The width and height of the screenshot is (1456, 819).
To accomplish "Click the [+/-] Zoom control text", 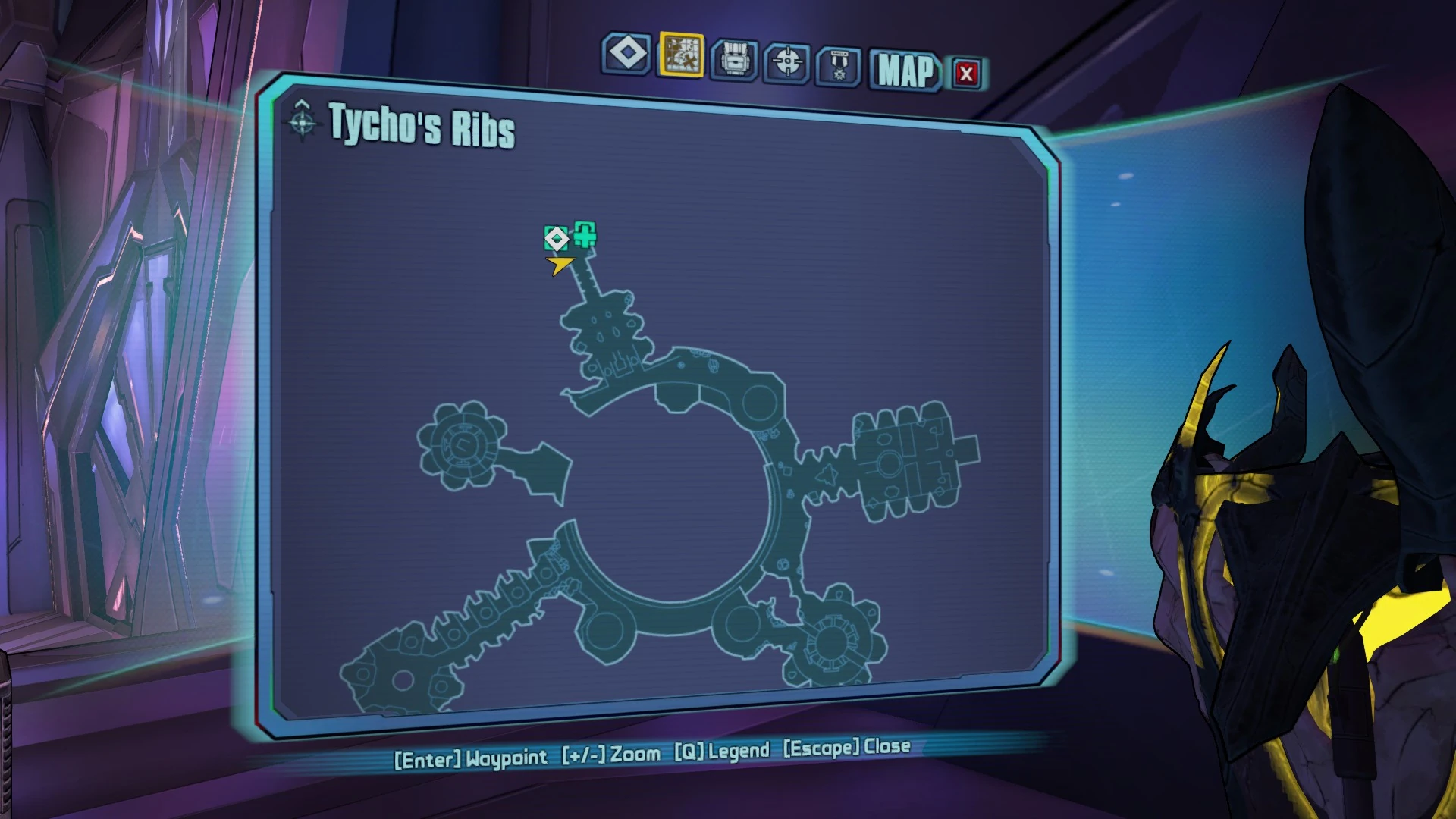I will [x=610, y=755].
